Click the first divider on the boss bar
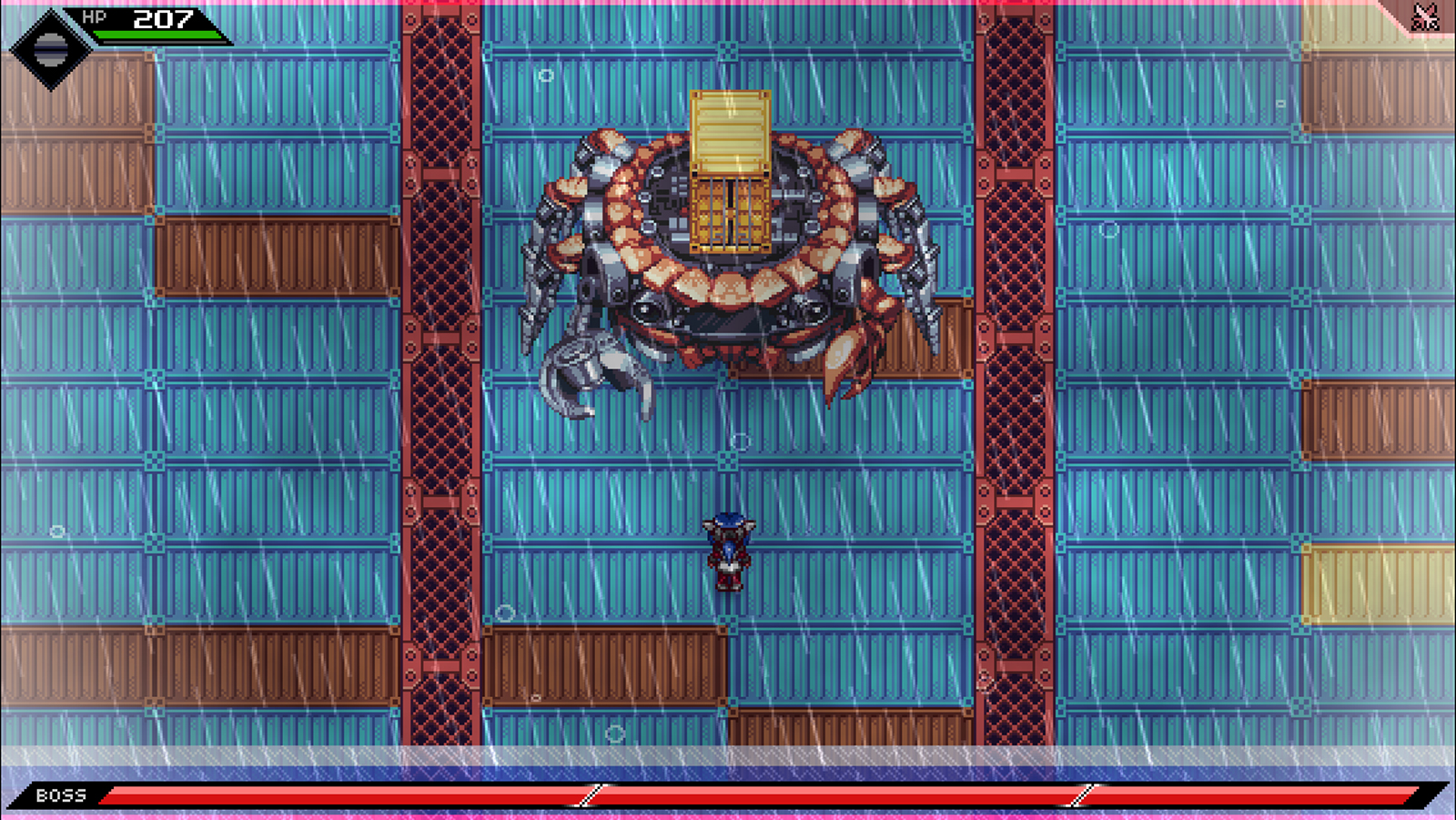 (590, 793)
